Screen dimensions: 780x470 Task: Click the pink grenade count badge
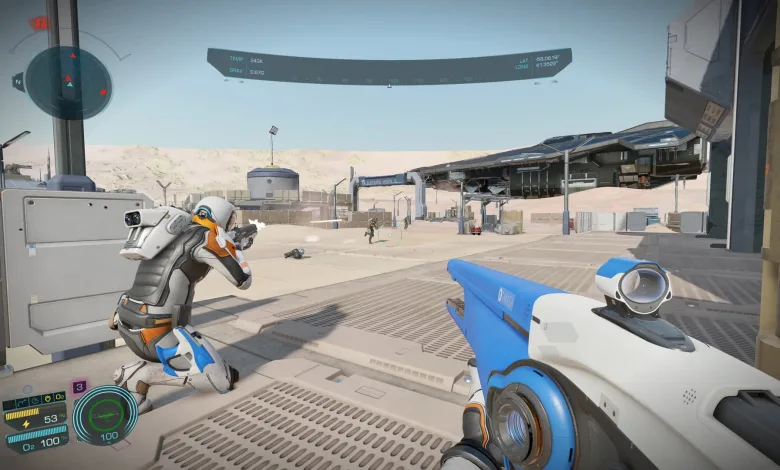79,386
